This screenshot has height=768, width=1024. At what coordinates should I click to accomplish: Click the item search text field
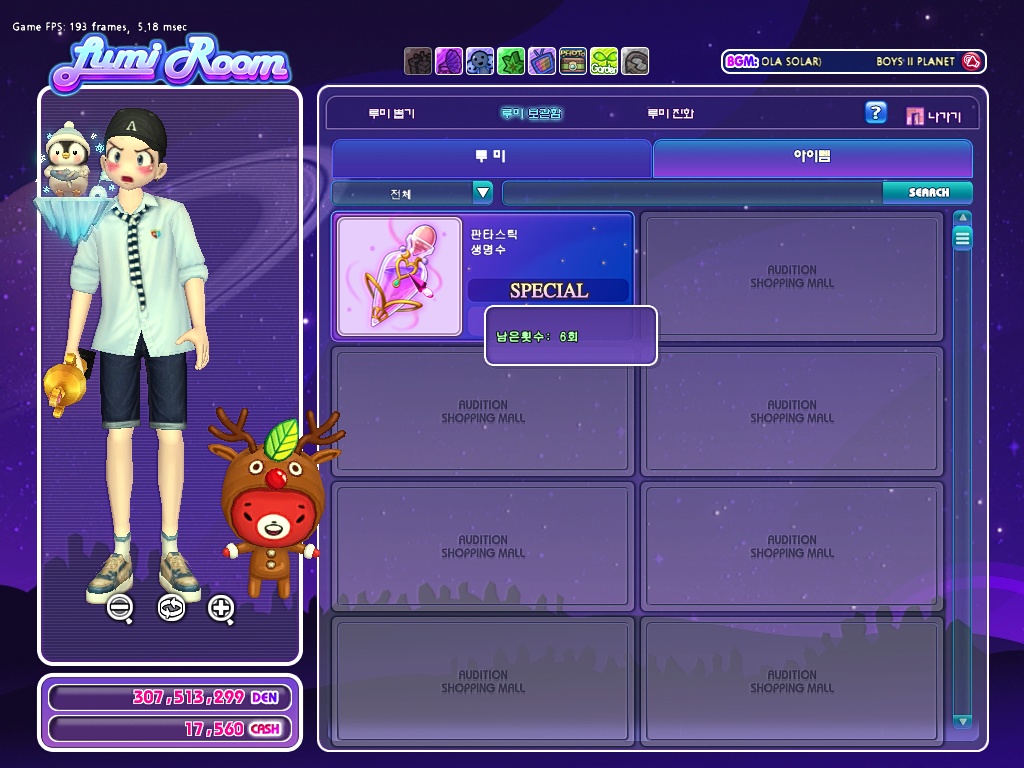tap(692, 193)
